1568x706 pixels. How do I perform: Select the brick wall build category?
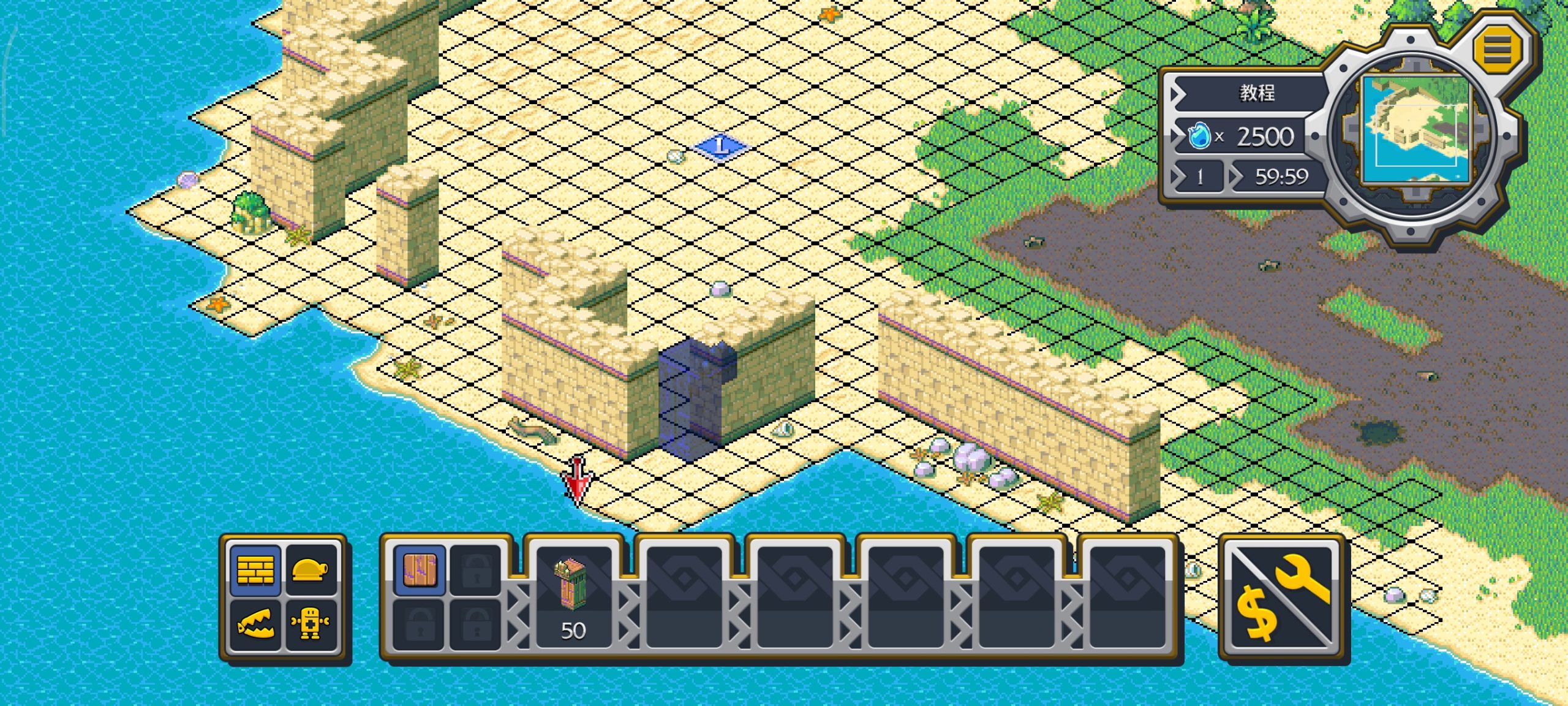pos(255,570)
